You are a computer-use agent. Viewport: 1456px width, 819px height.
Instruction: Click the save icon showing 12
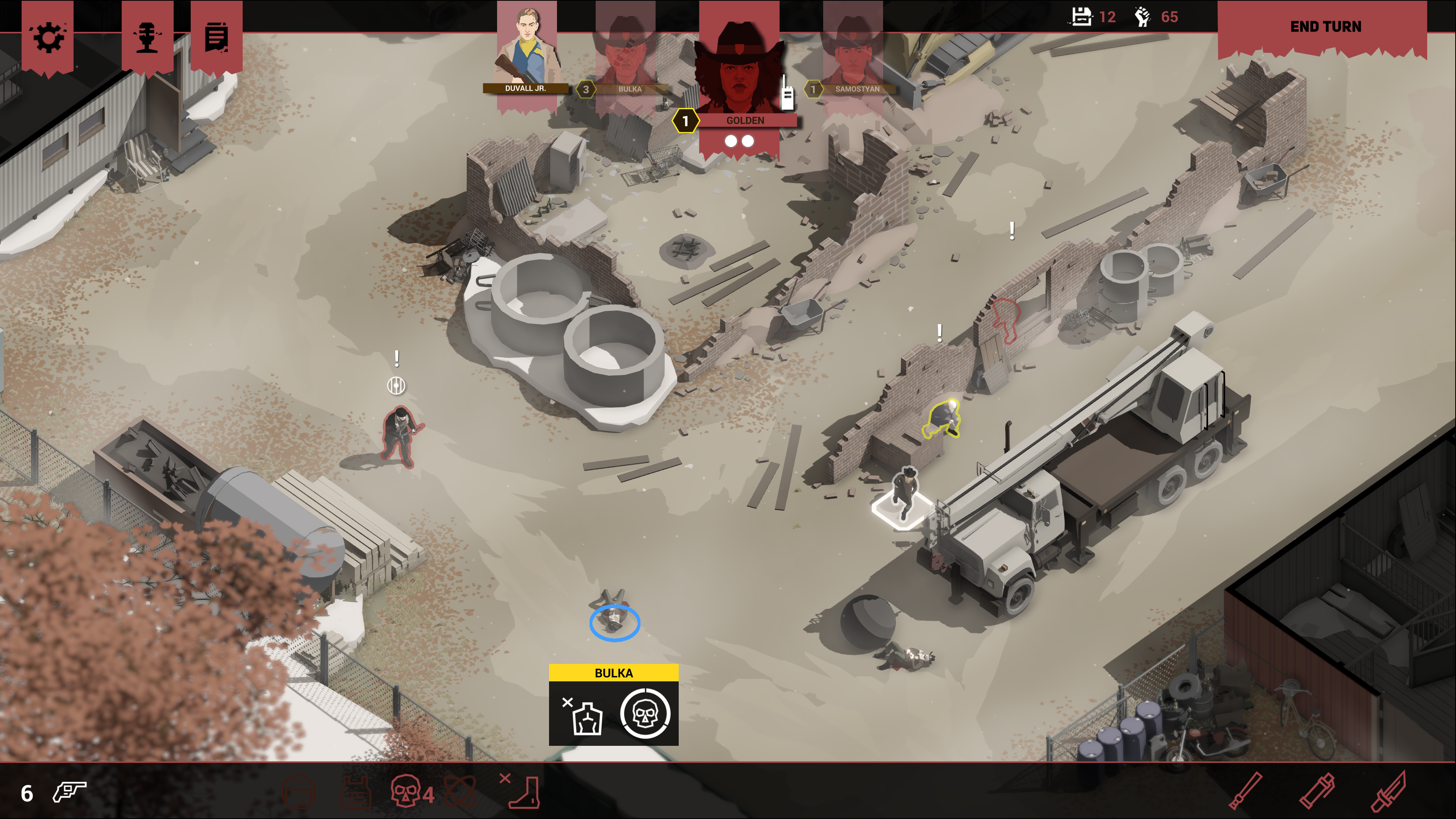coord(1081,17)
